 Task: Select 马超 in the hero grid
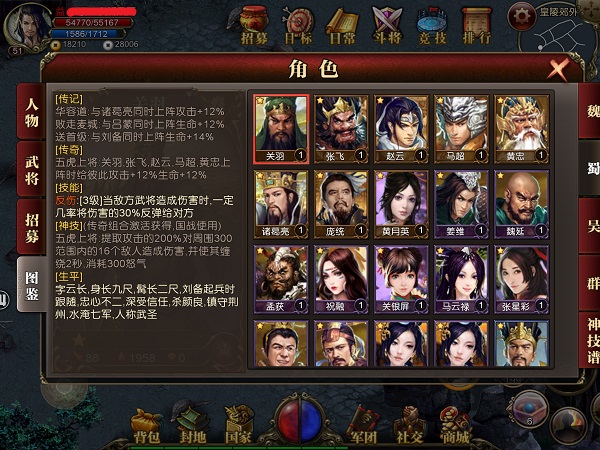point(459,129)
